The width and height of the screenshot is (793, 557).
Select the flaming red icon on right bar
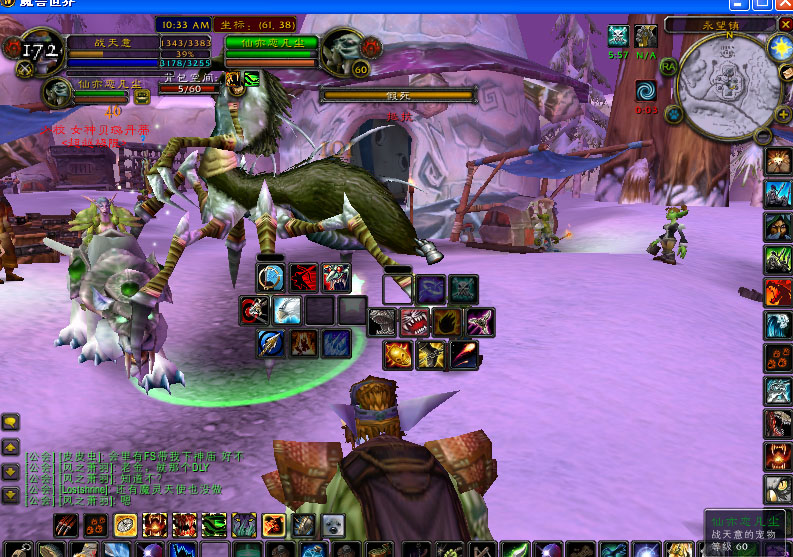[x=778, y=292]
